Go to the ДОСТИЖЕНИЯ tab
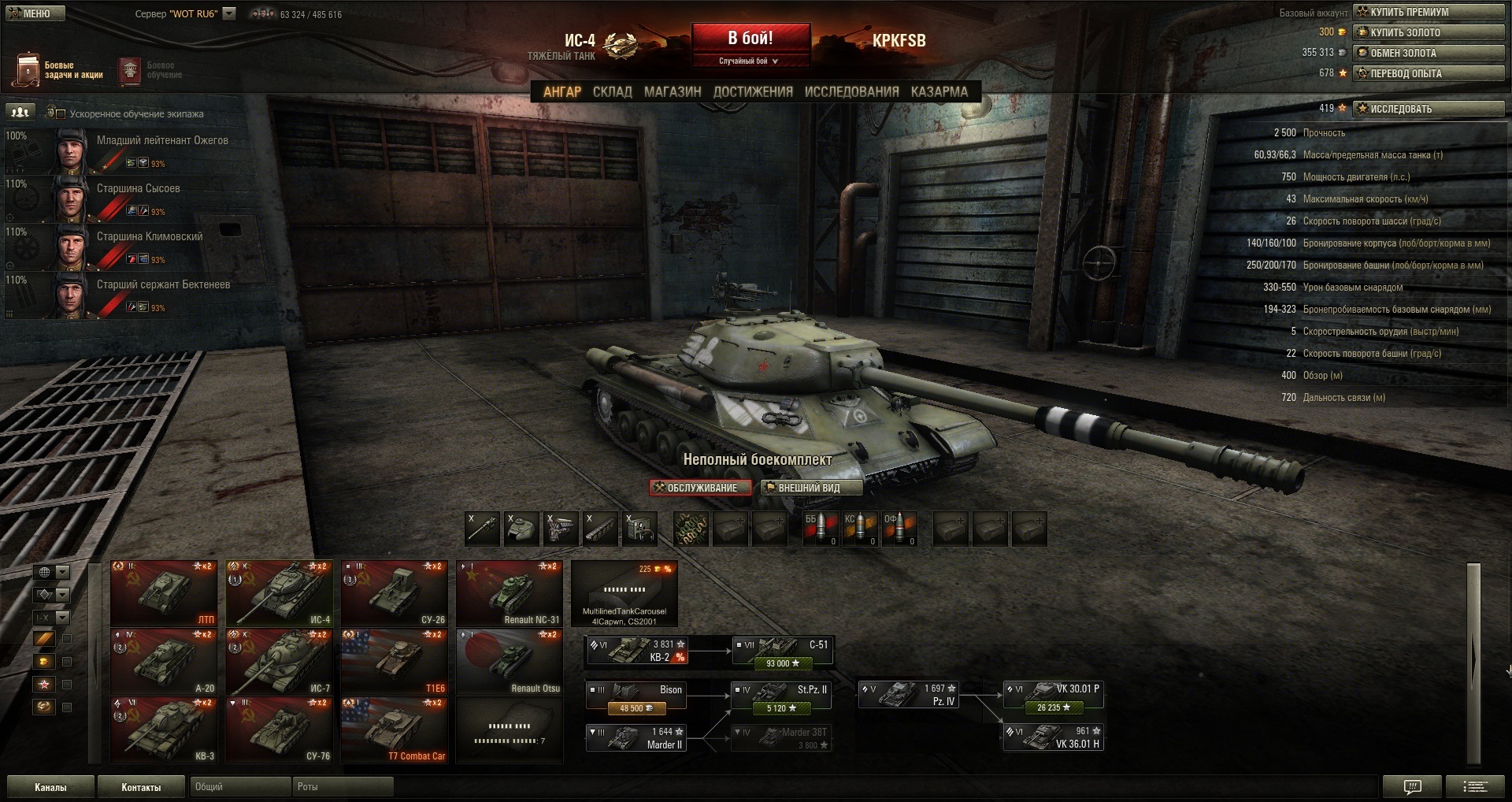The image size is (1512, 802). pyautogui.click(x=753, y=91)
